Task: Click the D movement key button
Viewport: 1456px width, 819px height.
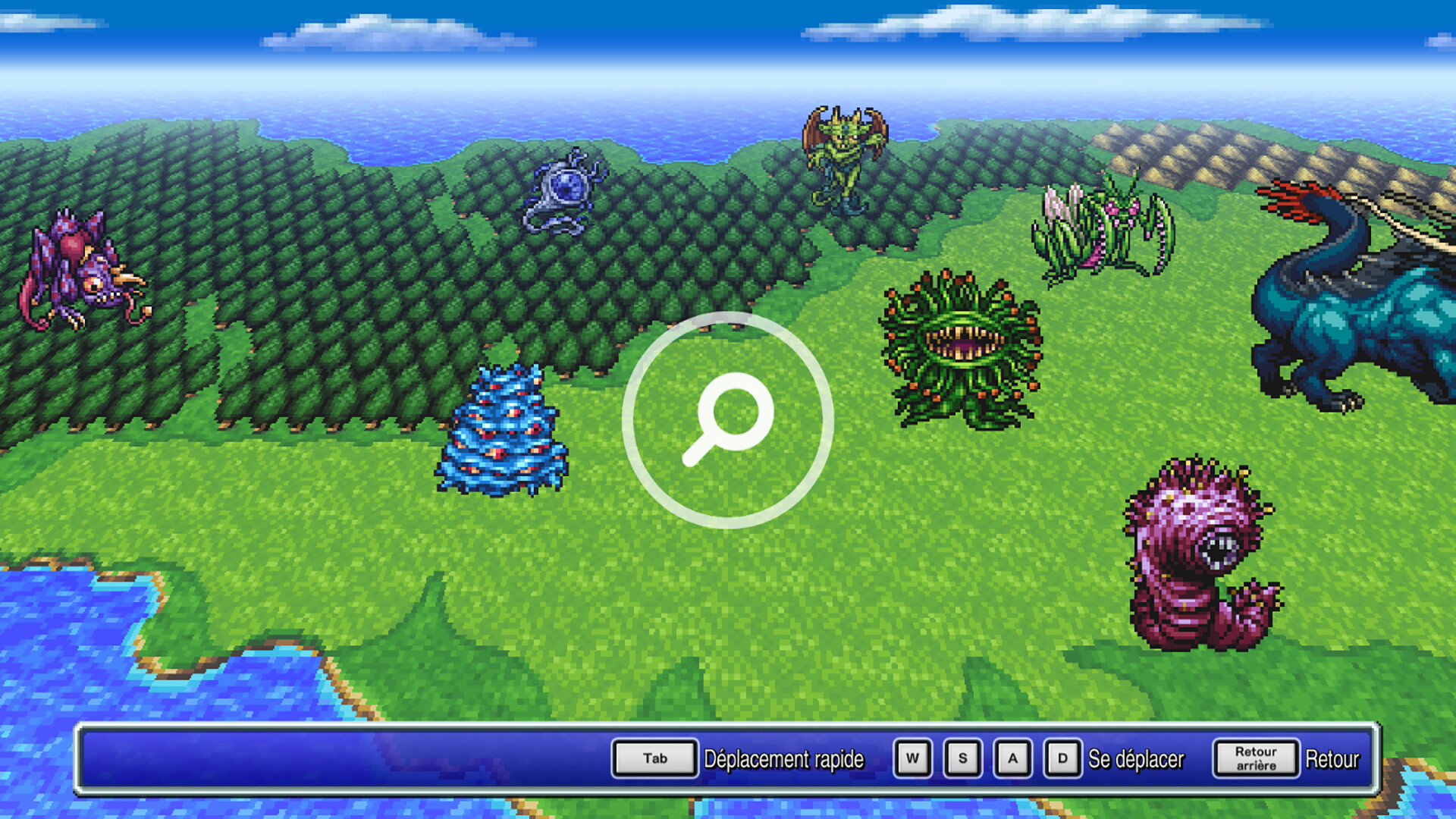Action: 1062,757
